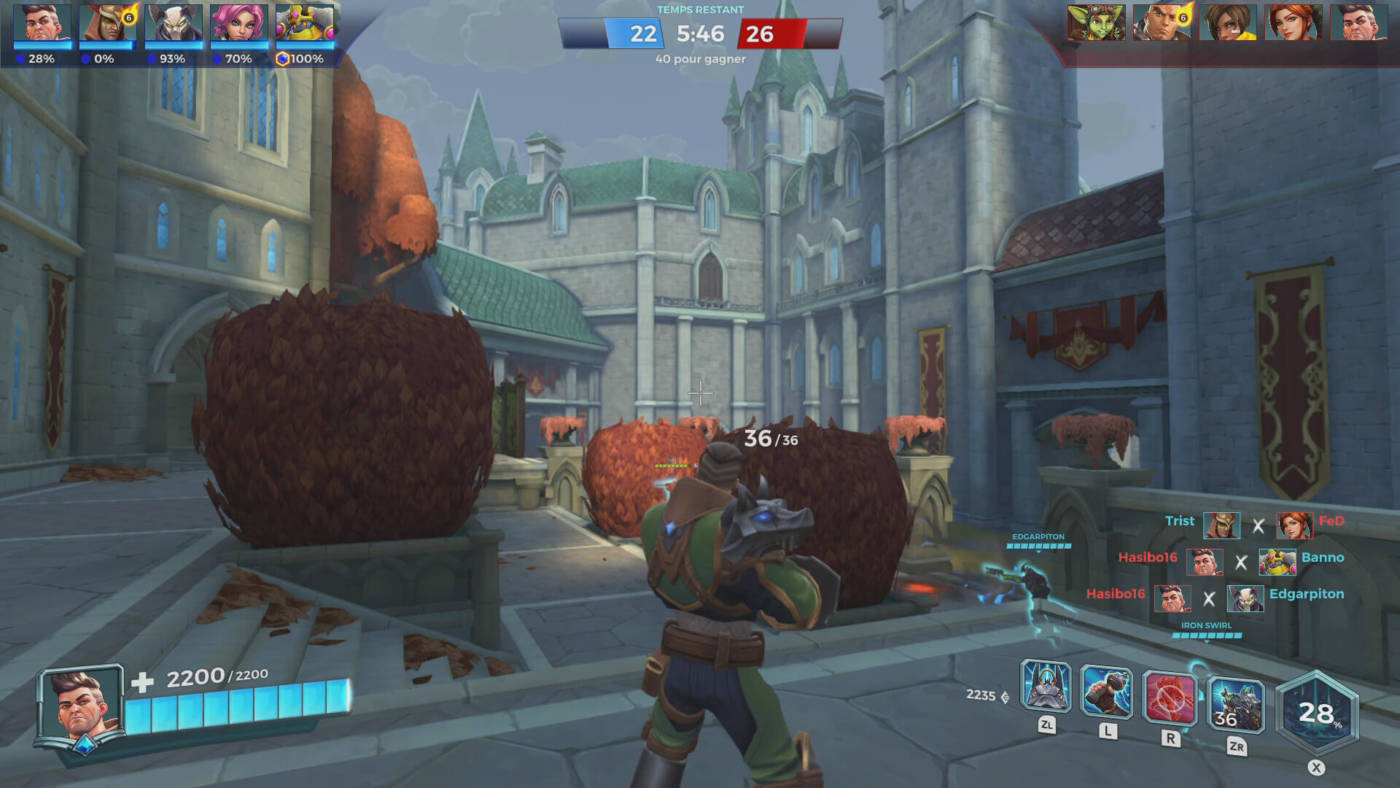Screen dimensions: 1400x788
Task: Select the bald enemy portrait with flame badge
Action: tap(1162, 22)
